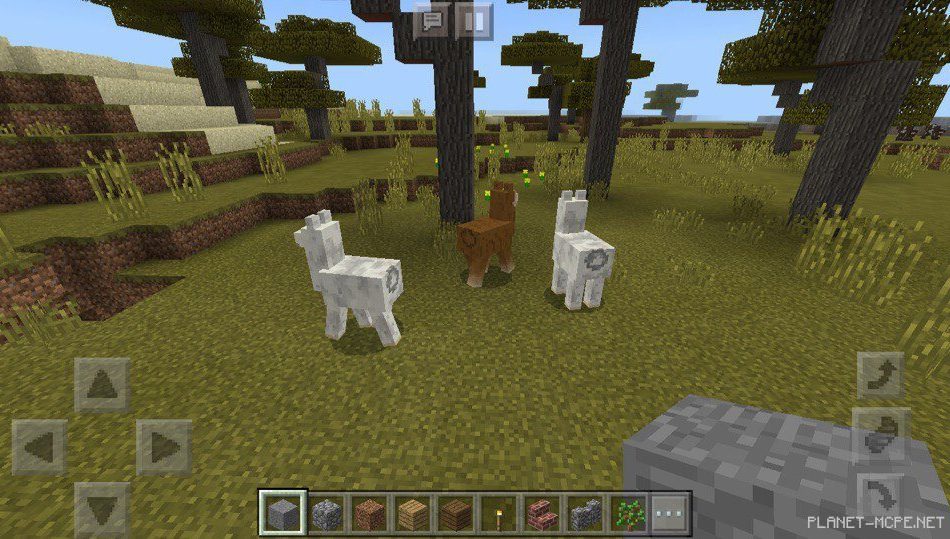Tap the strafe left arrow

click(x=40, y=447)
